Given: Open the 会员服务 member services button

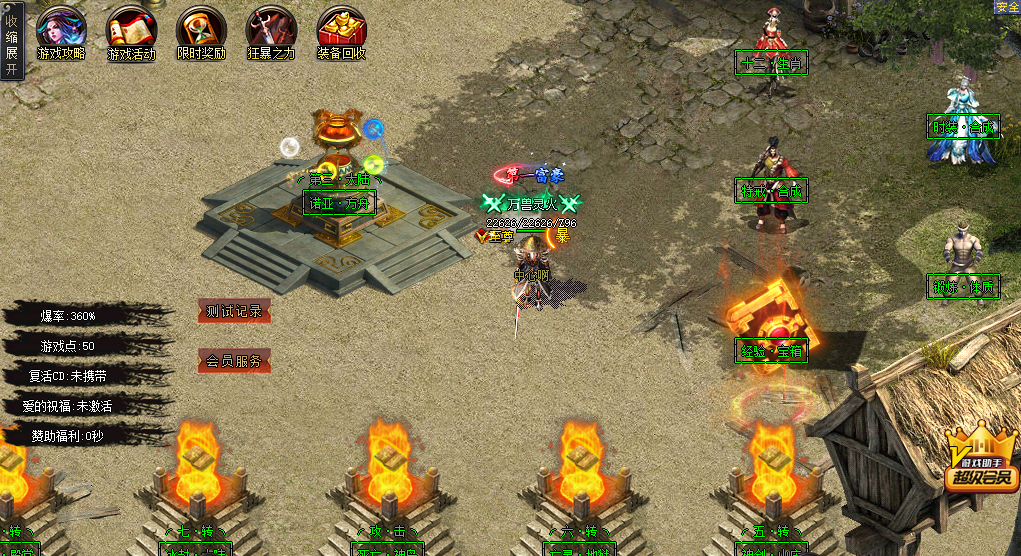Looking at the screenshot, I should point(234,361).
